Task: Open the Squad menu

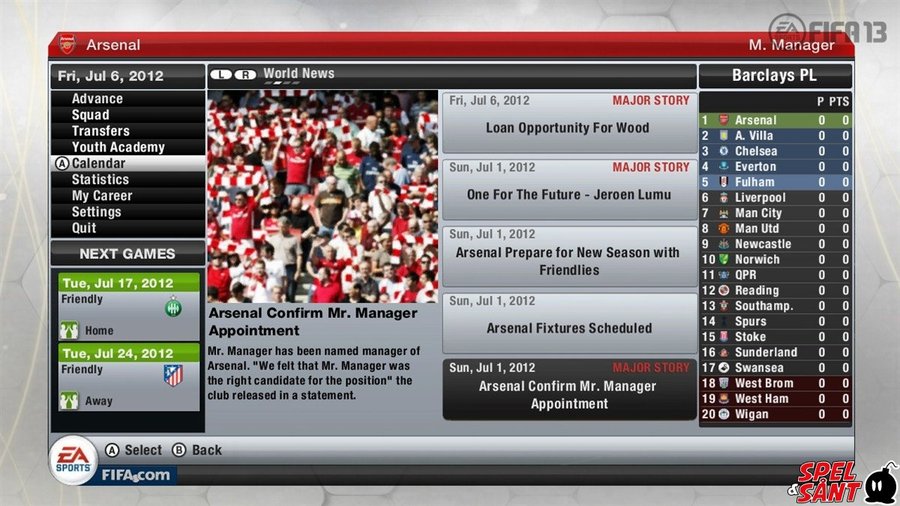Action: point(90,115)
